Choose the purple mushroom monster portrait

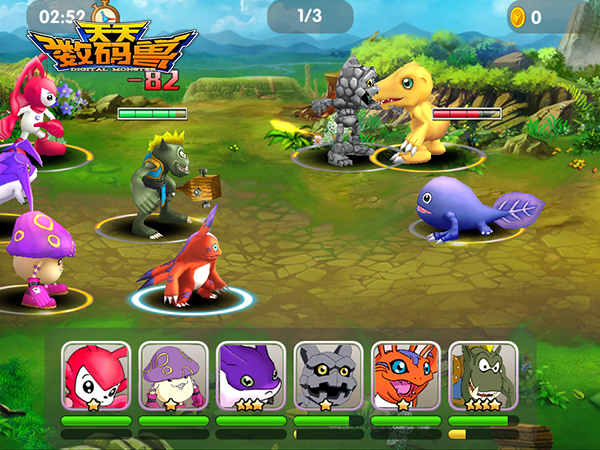(173, 377)
